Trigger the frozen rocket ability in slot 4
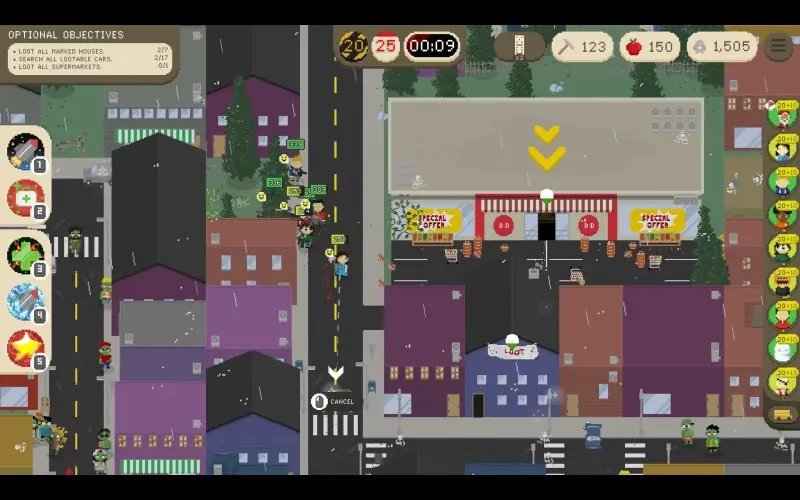This screenshot has width=800, height=500. (x=24, y=301)
